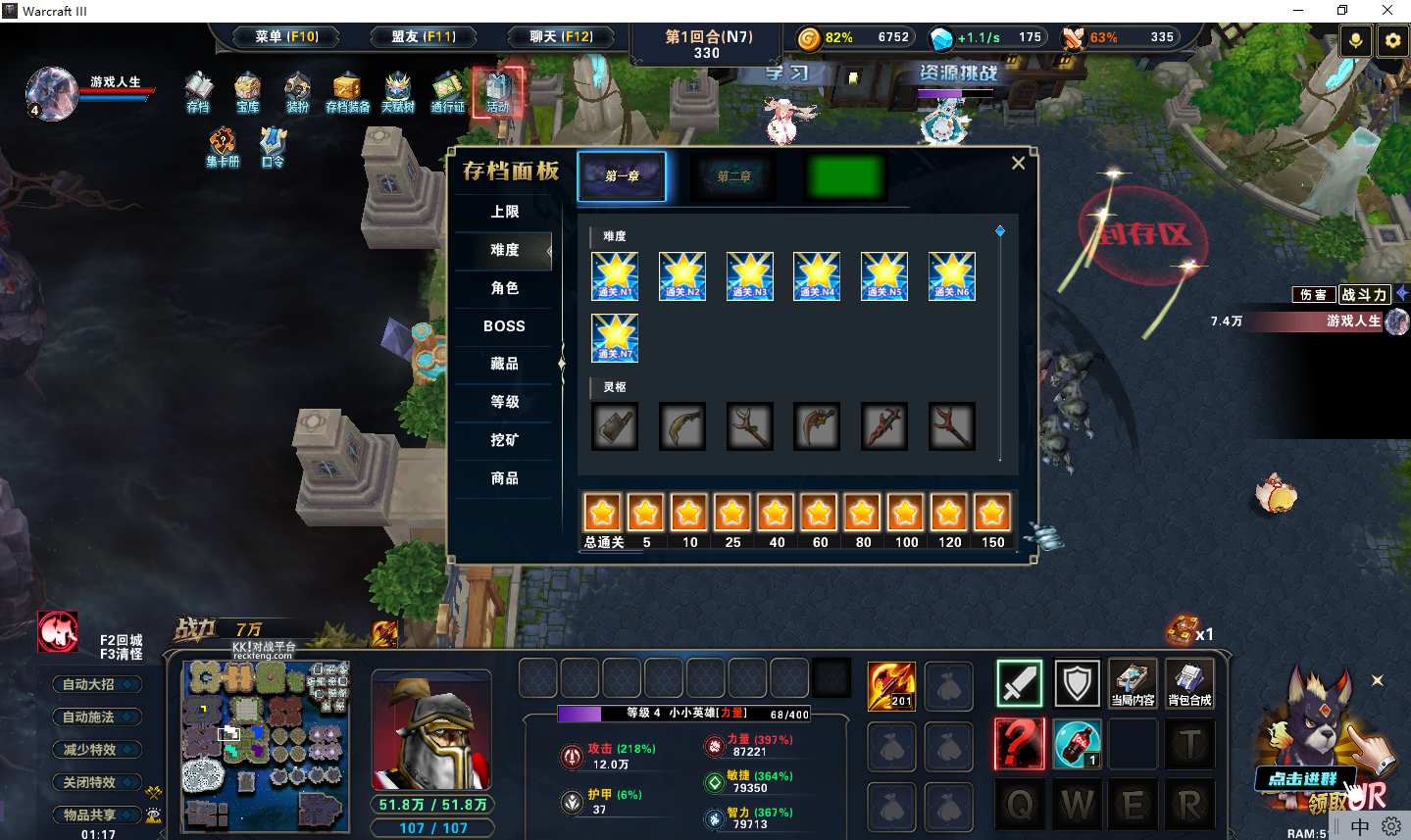Show the 挖矿 mining section
Image resolution: width=1411 pixels, height=840 pixels.
pyautogui.click(x=504, y=440)
